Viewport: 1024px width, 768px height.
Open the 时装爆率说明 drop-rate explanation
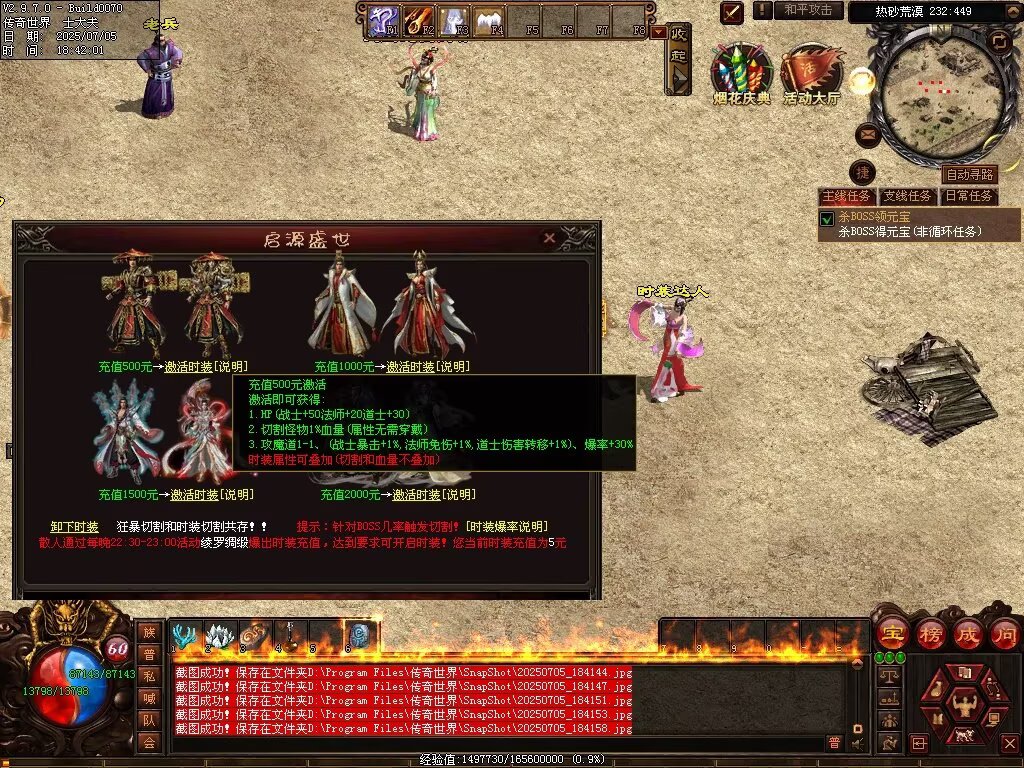(x=508, y=526)
